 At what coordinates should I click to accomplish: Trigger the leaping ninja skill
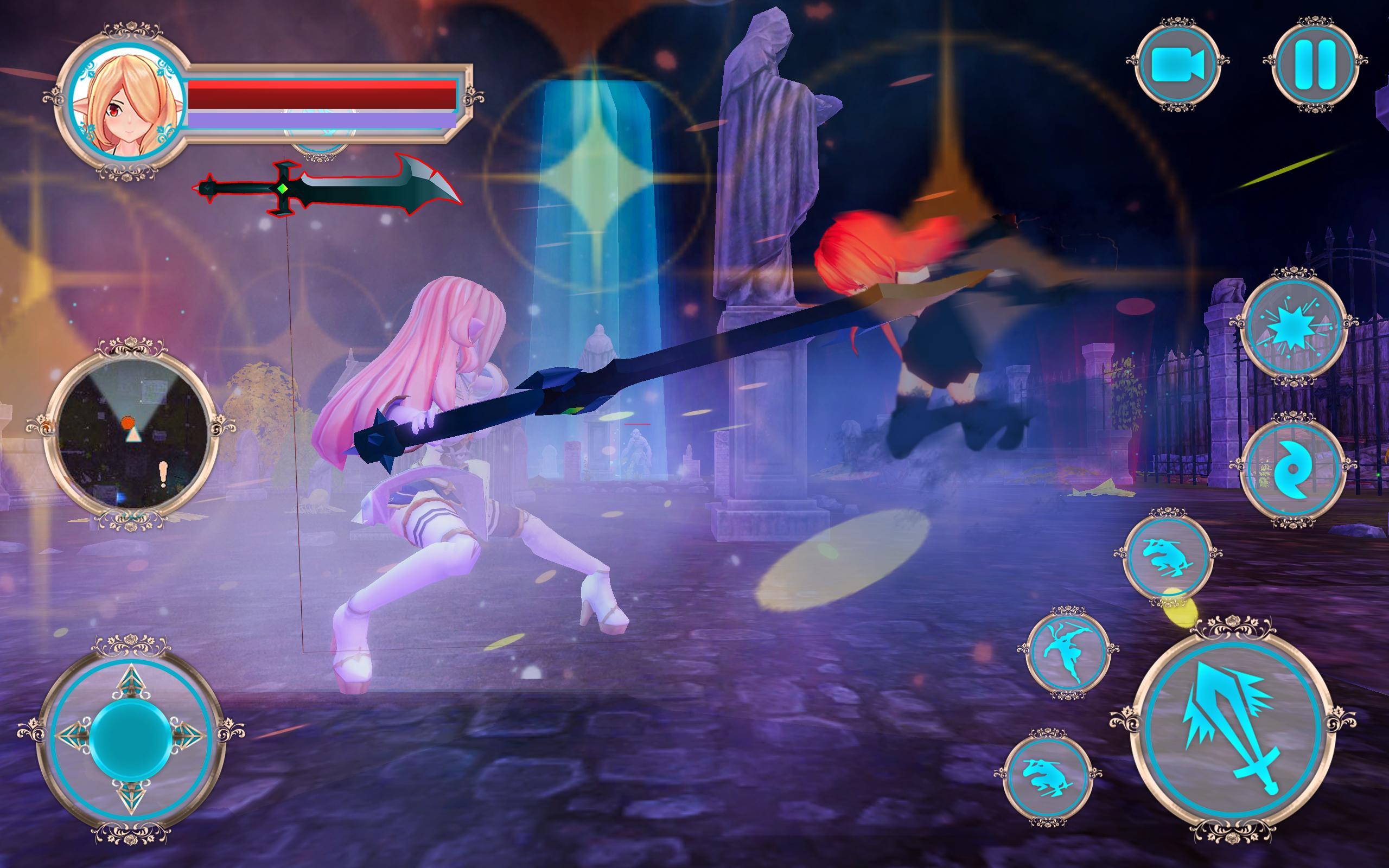point(1068,653)
